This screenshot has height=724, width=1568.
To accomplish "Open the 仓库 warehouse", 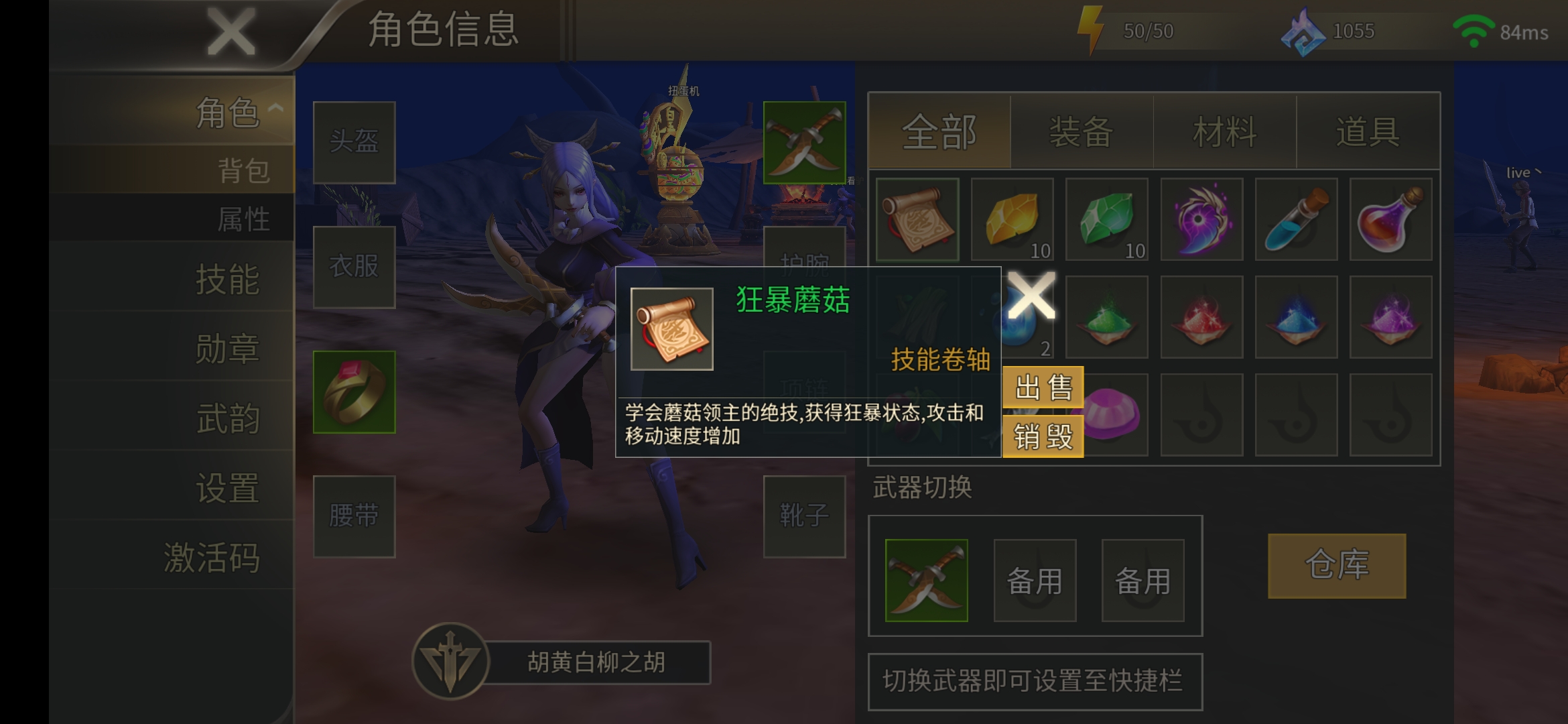I will pyautogui.click(x=1337, y=566).
